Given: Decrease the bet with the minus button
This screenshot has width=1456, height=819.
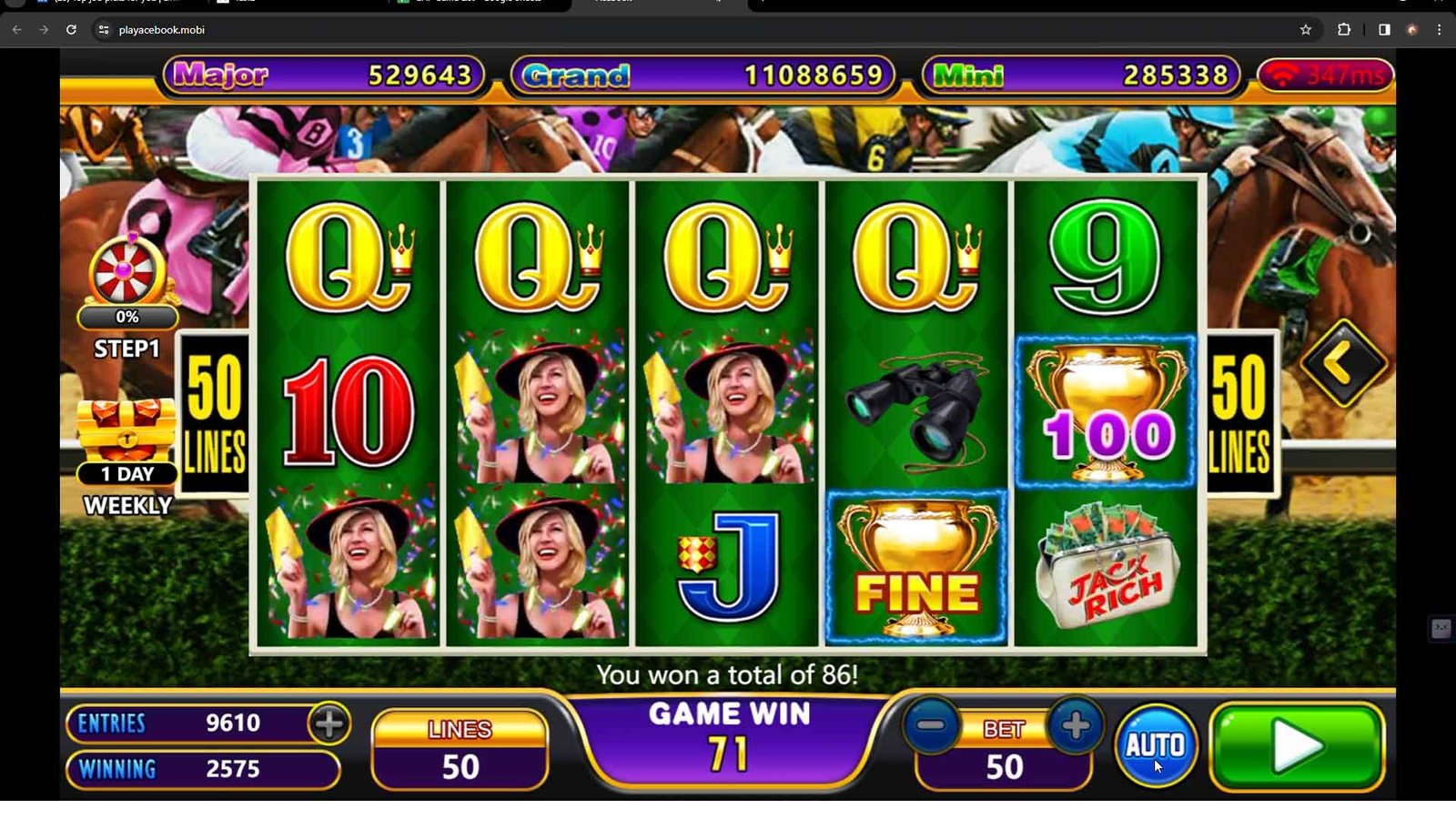Looking at the screenshot, I should 931,725.
